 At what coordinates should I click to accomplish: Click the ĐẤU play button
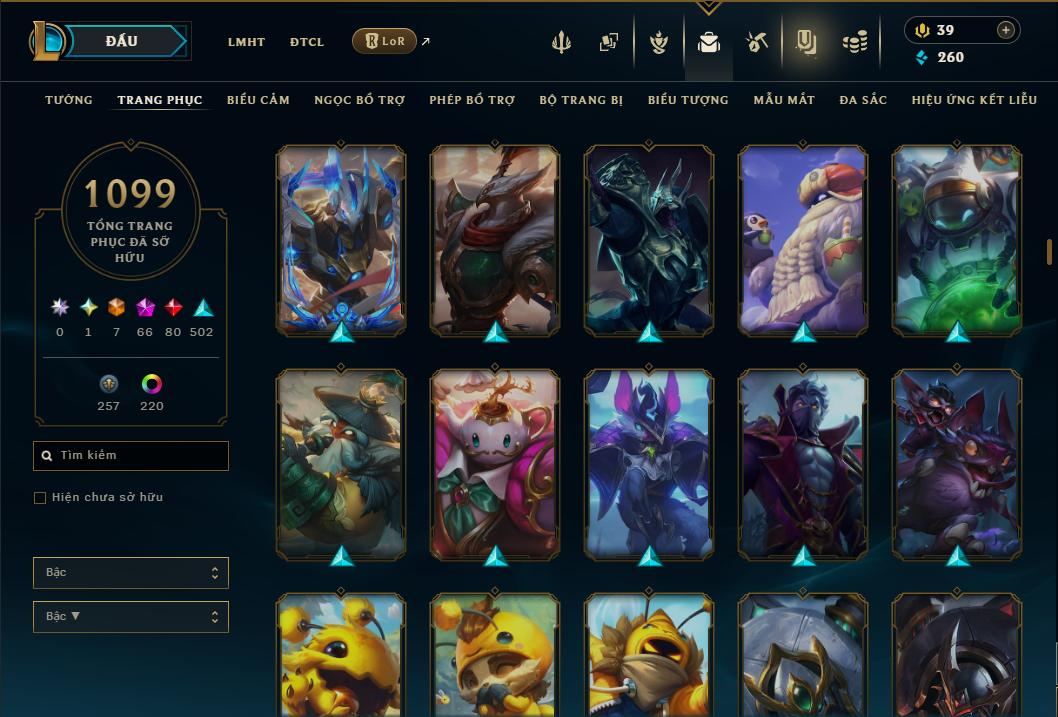122,41
